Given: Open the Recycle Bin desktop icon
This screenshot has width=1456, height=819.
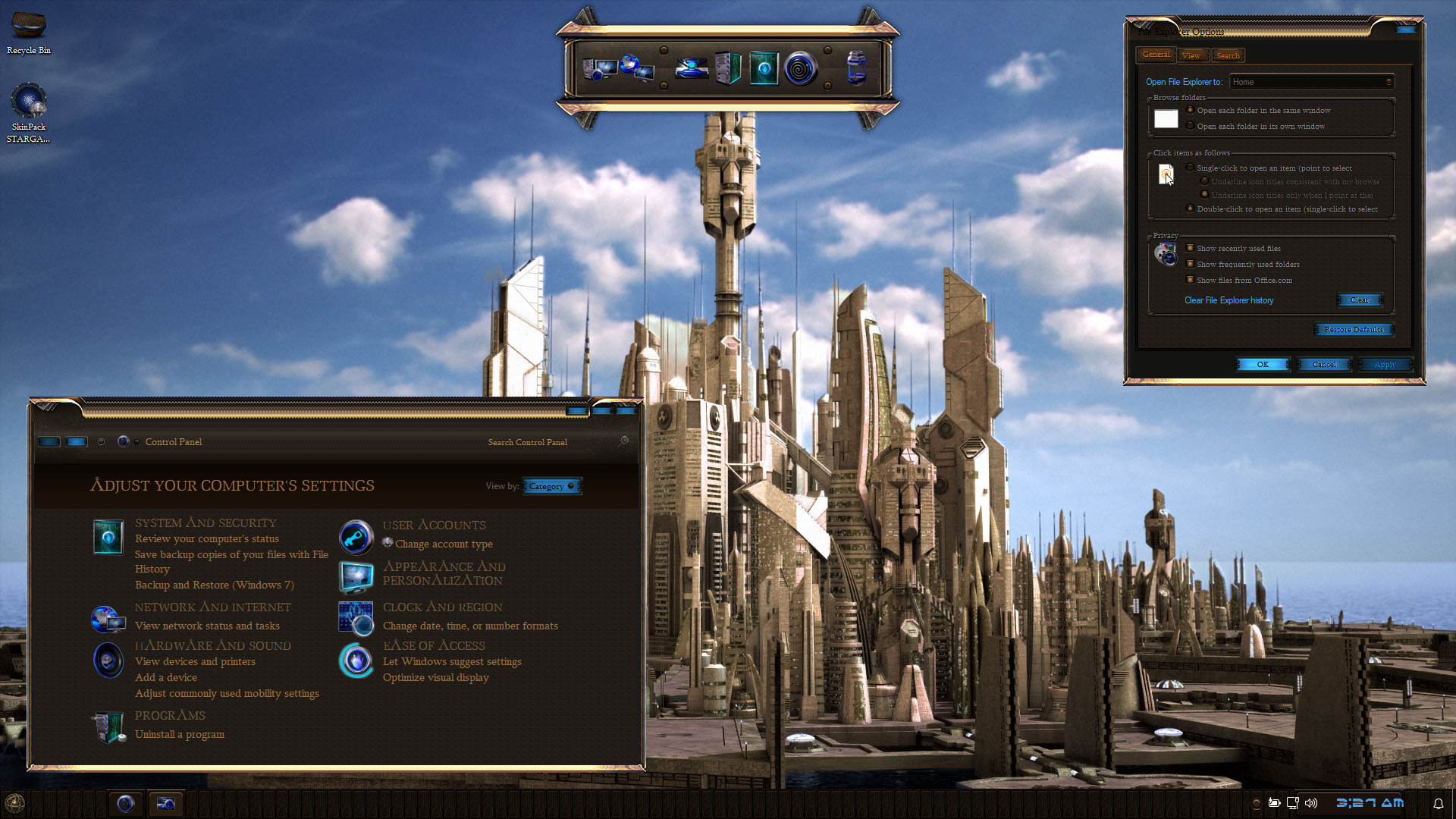Looking at the screenshot, I should point(29,32).
